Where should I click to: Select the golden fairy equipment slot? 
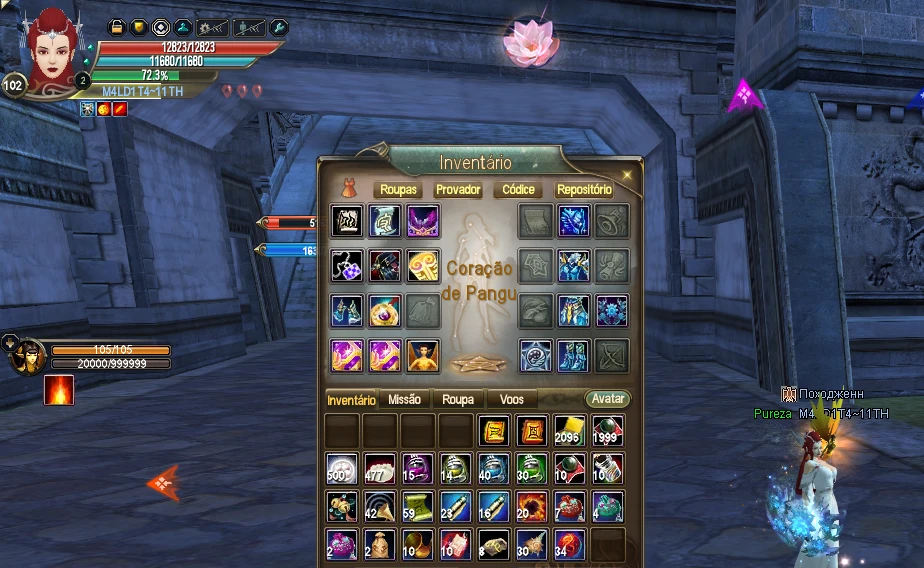click(423, 355)
